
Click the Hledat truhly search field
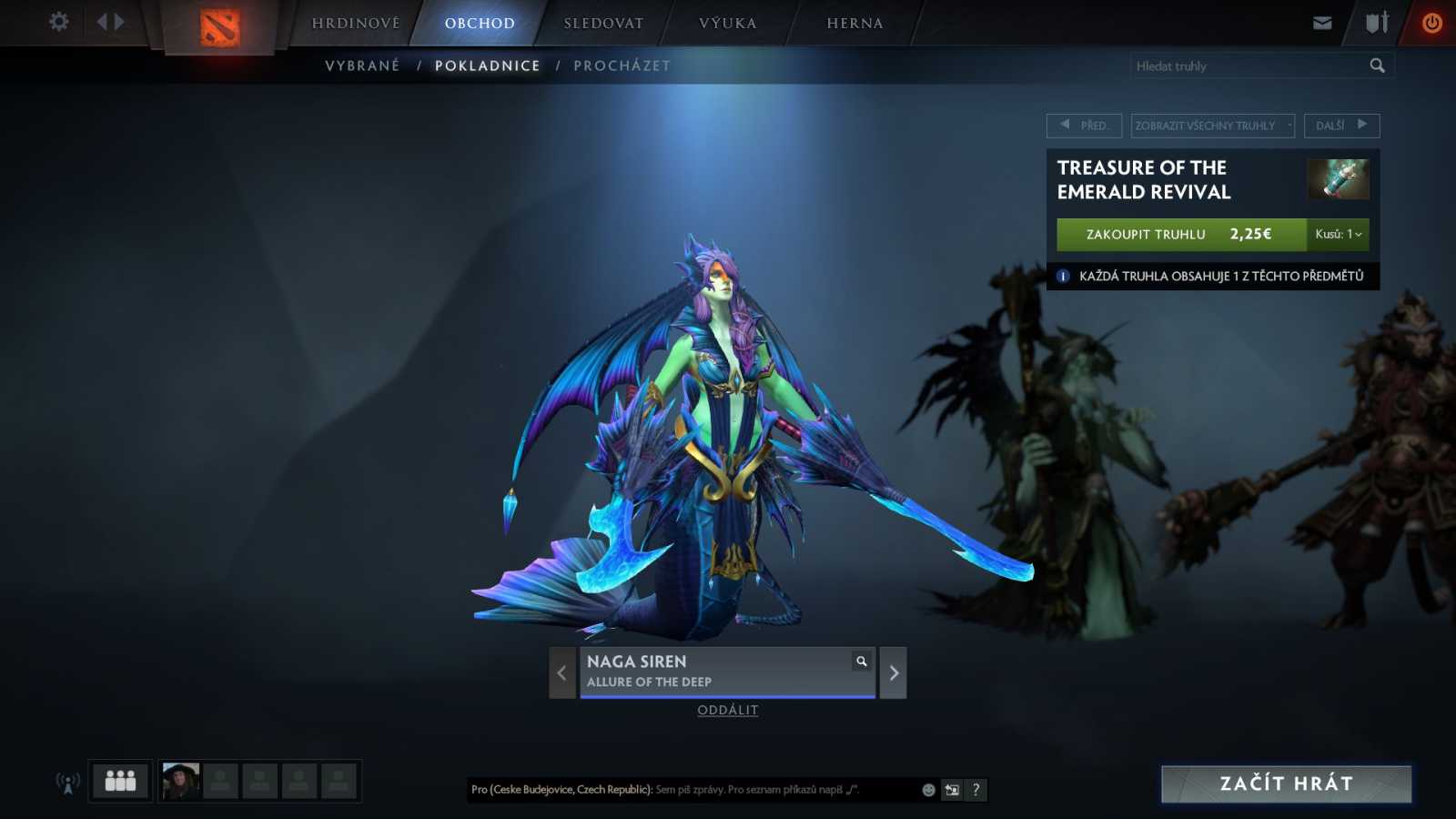(x=1247, y=65)
